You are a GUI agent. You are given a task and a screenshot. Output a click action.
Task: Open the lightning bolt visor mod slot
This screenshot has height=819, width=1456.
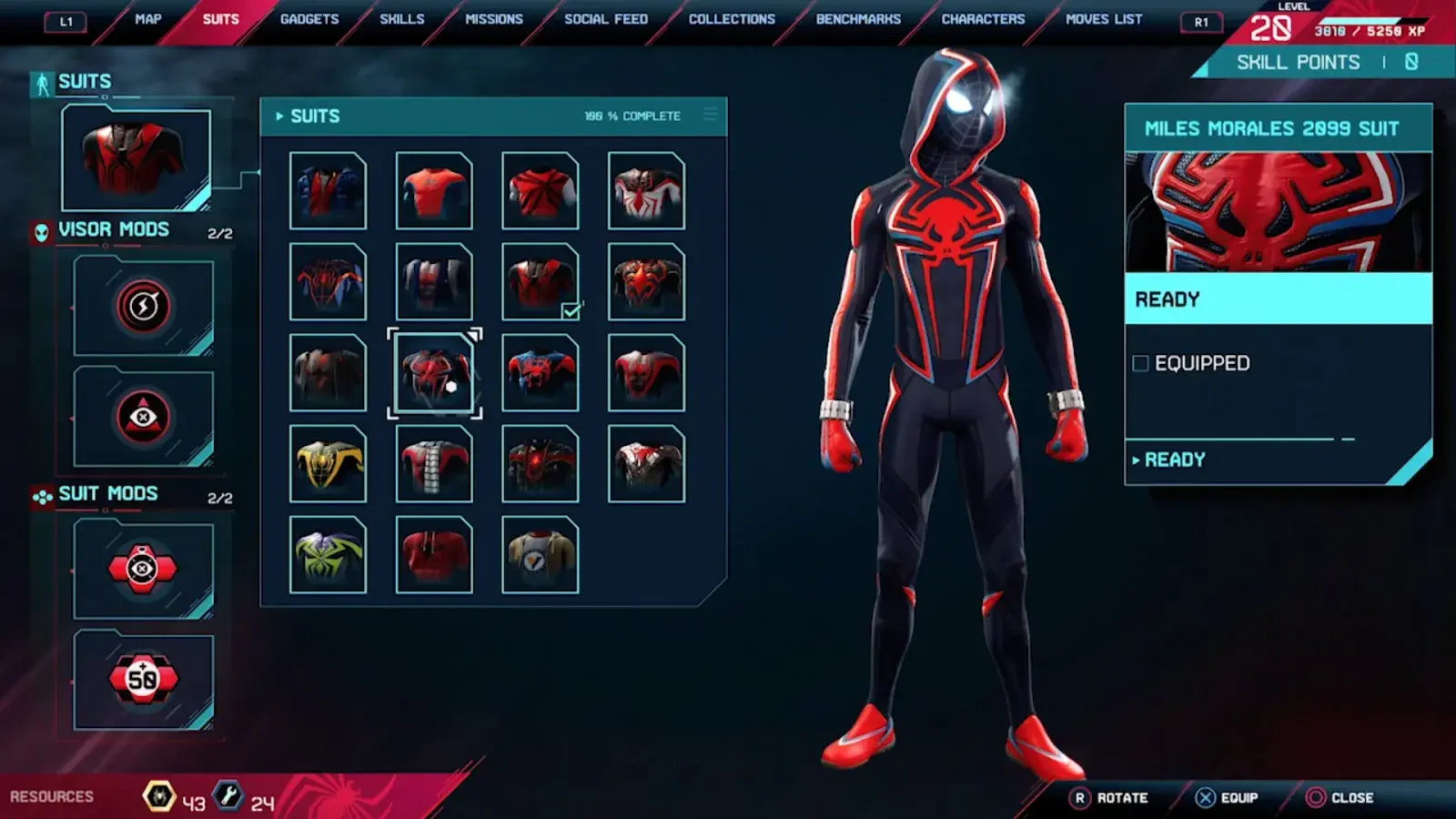[143, 306]
